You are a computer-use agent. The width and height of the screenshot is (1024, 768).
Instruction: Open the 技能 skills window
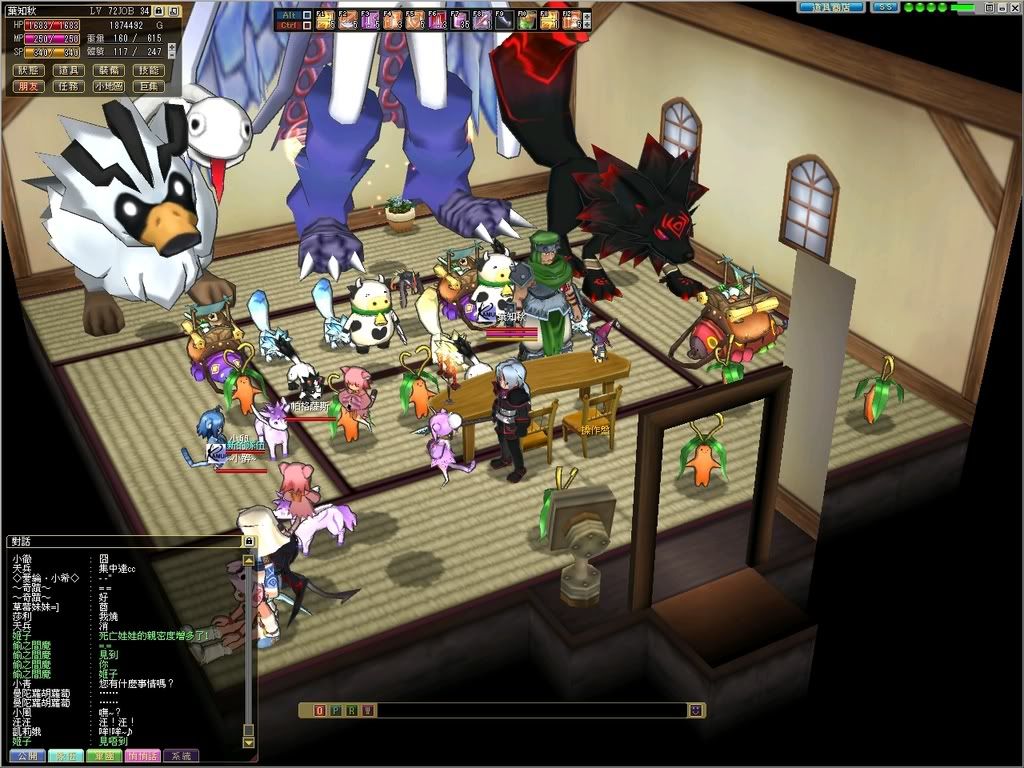click(148, 71)
